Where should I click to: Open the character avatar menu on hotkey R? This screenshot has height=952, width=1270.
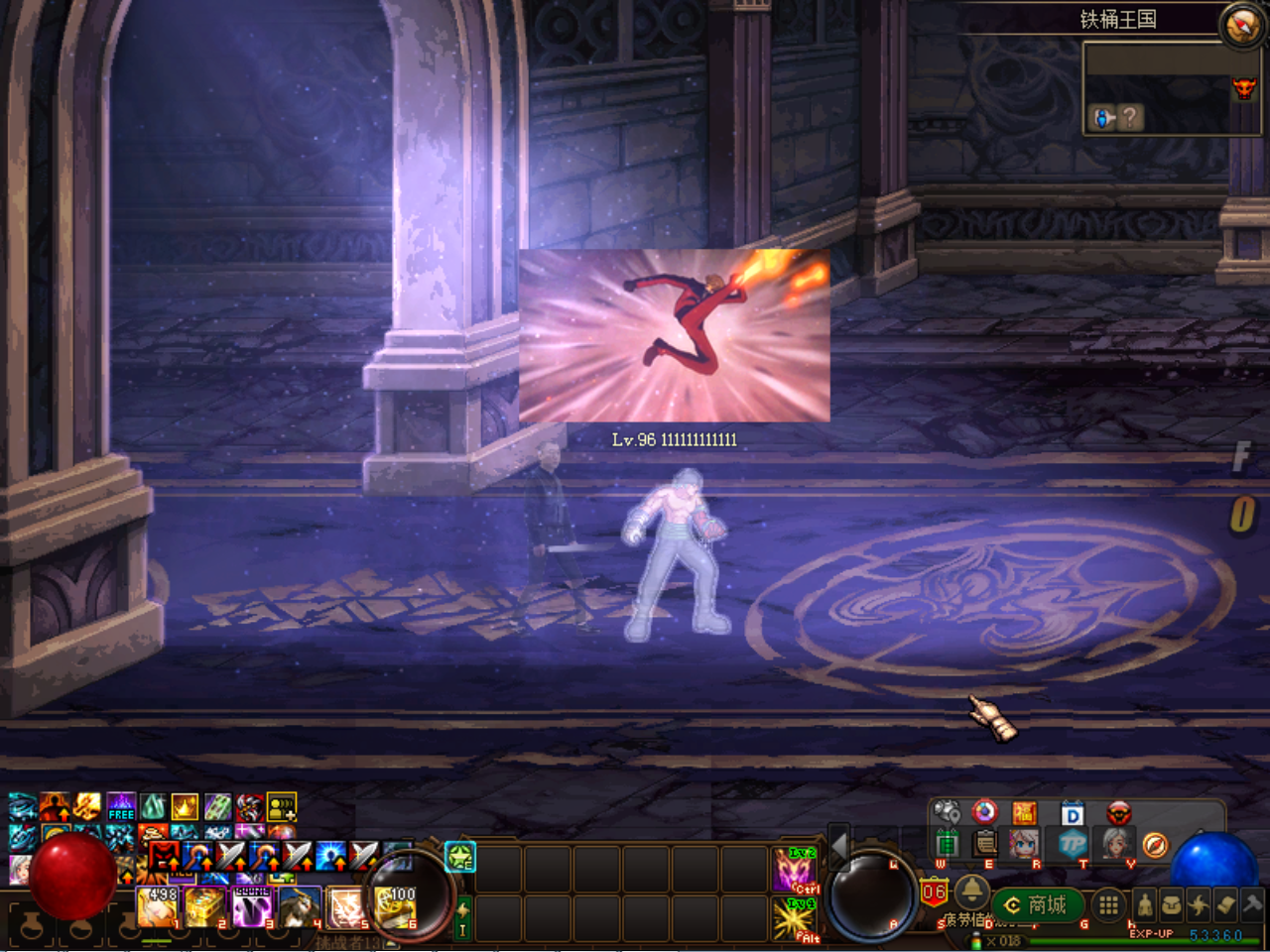click(x=1024, y=845)
